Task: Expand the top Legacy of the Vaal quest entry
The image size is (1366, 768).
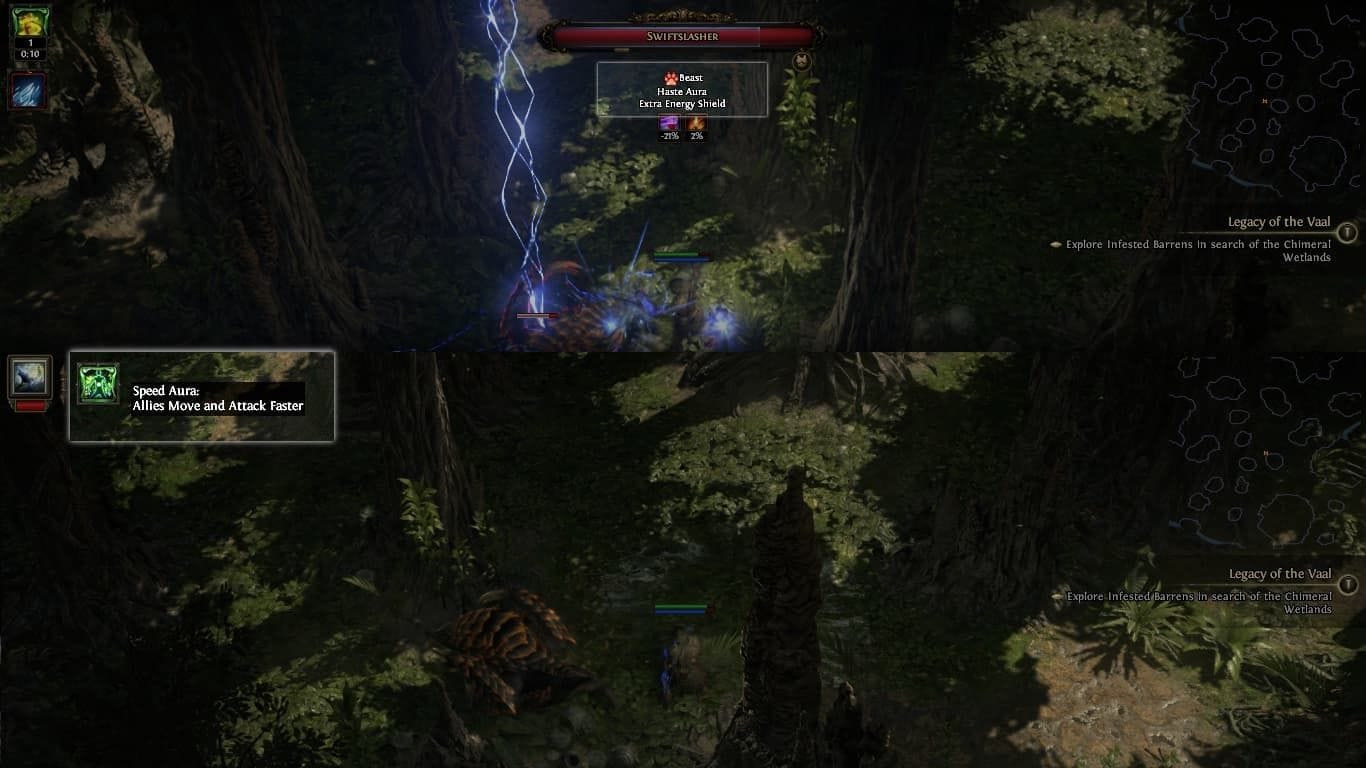Action: click(1279, 223)
